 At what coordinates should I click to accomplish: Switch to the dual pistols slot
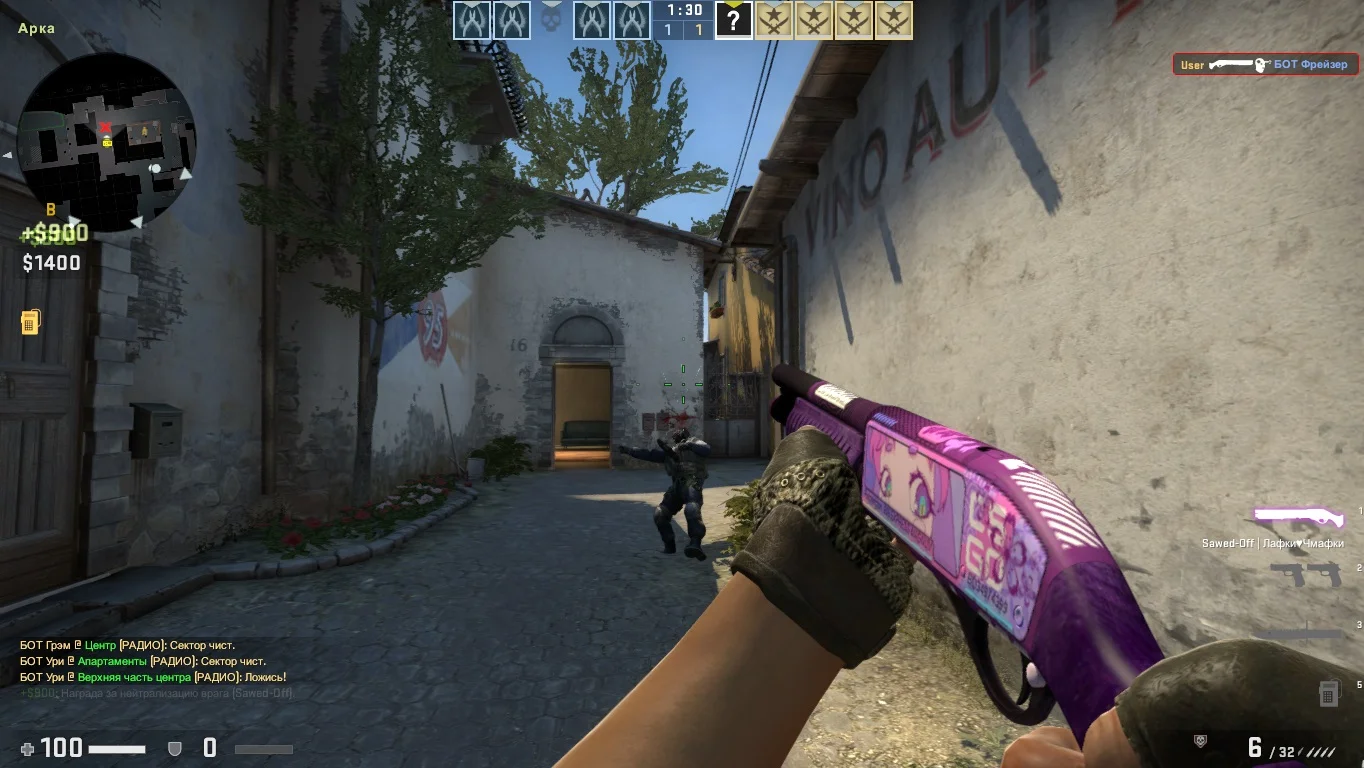point(1306,574)
